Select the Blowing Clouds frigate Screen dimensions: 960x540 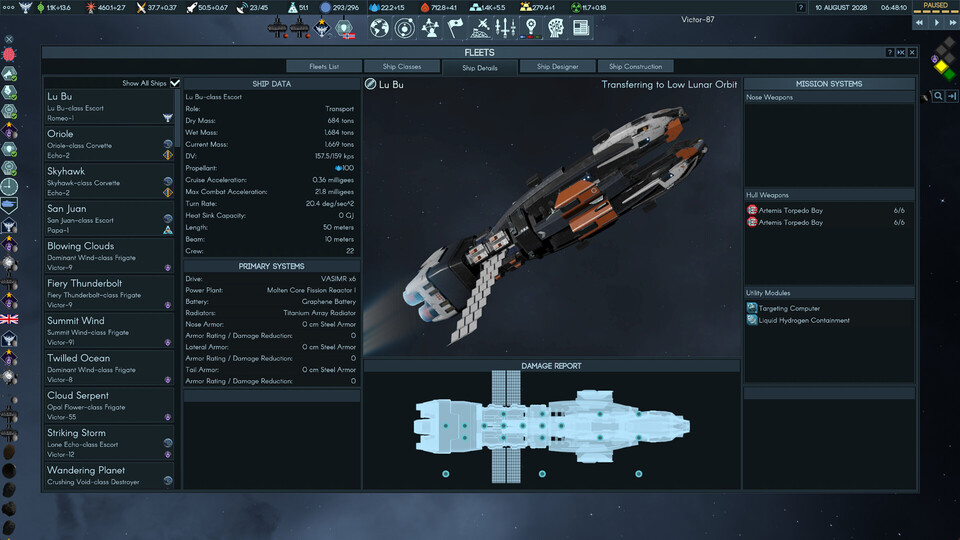105,256
